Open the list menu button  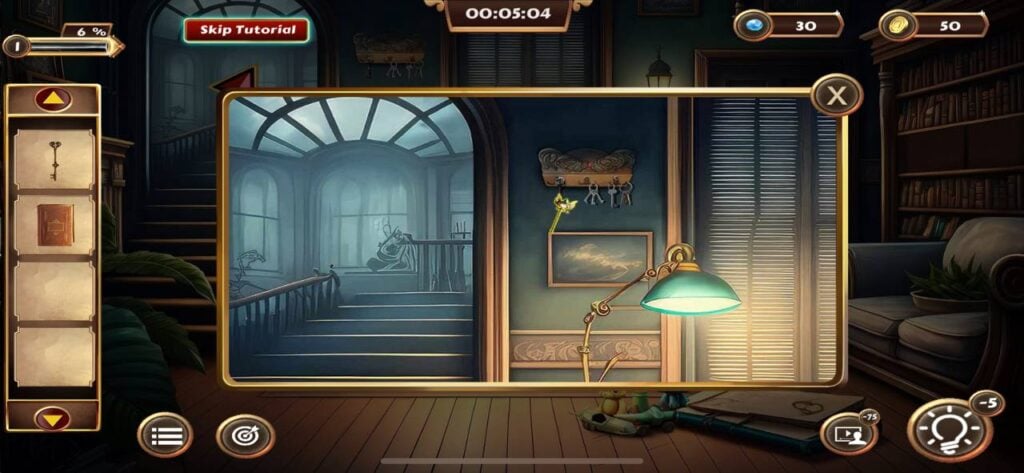pyautogui.click(x=165, y=435)
